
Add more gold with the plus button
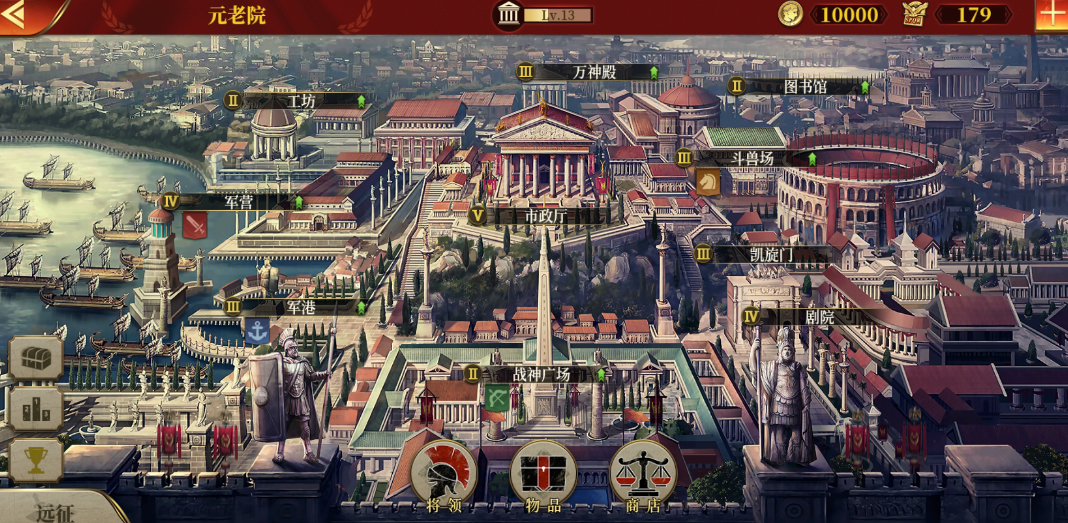[1051, 14]
